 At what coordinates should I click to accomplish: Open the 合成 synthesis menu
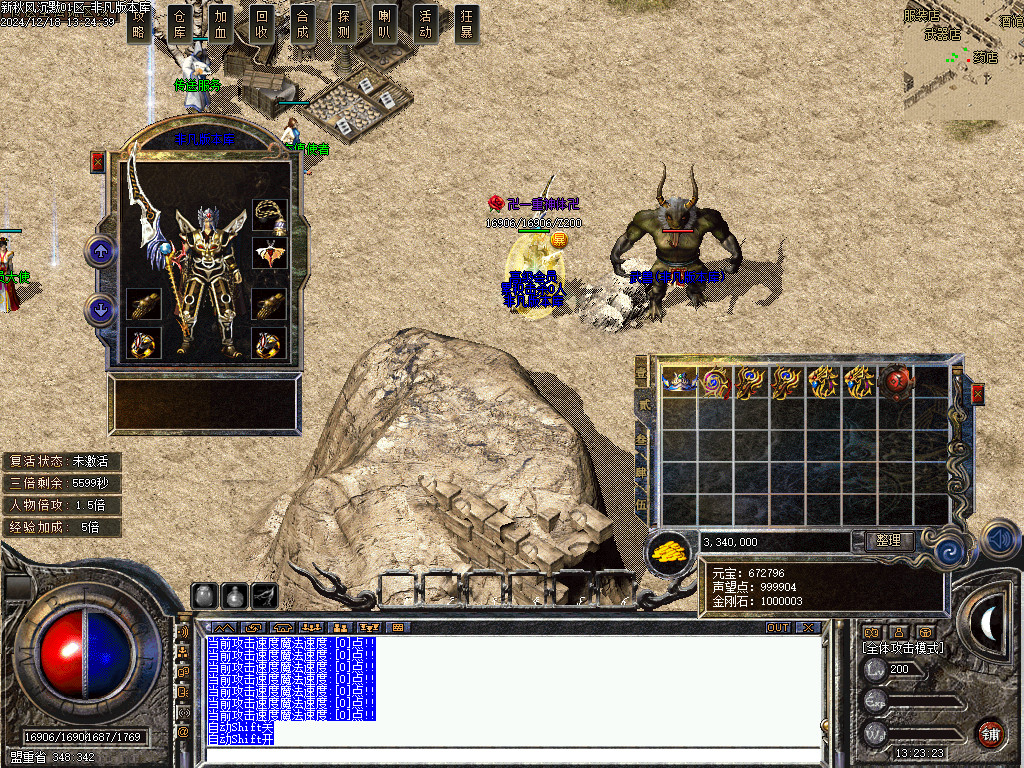[303, 24]
